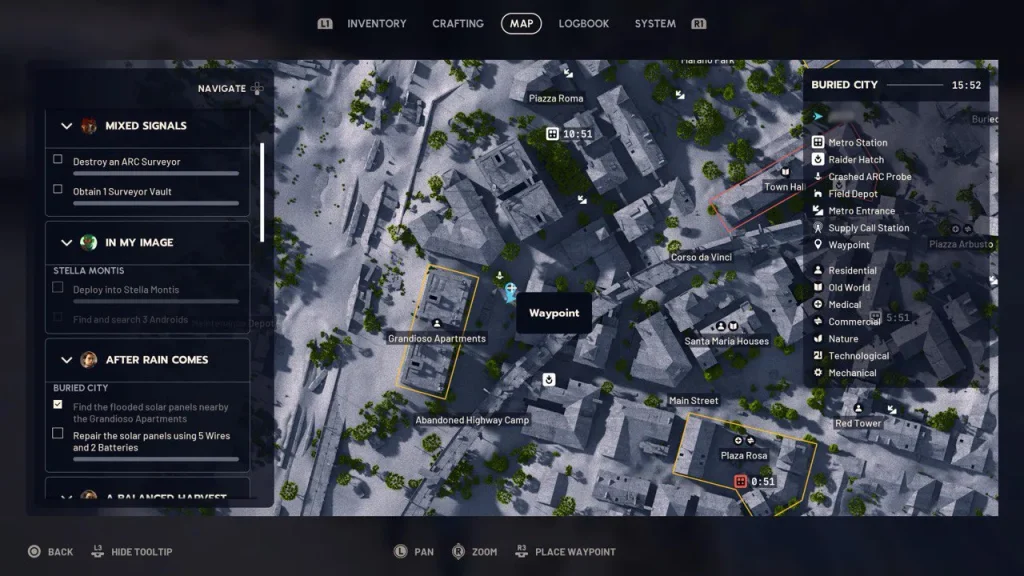Select Supply Call Station in the legend
Screen dimensions: 1024x576
click(x=868, y=228)
